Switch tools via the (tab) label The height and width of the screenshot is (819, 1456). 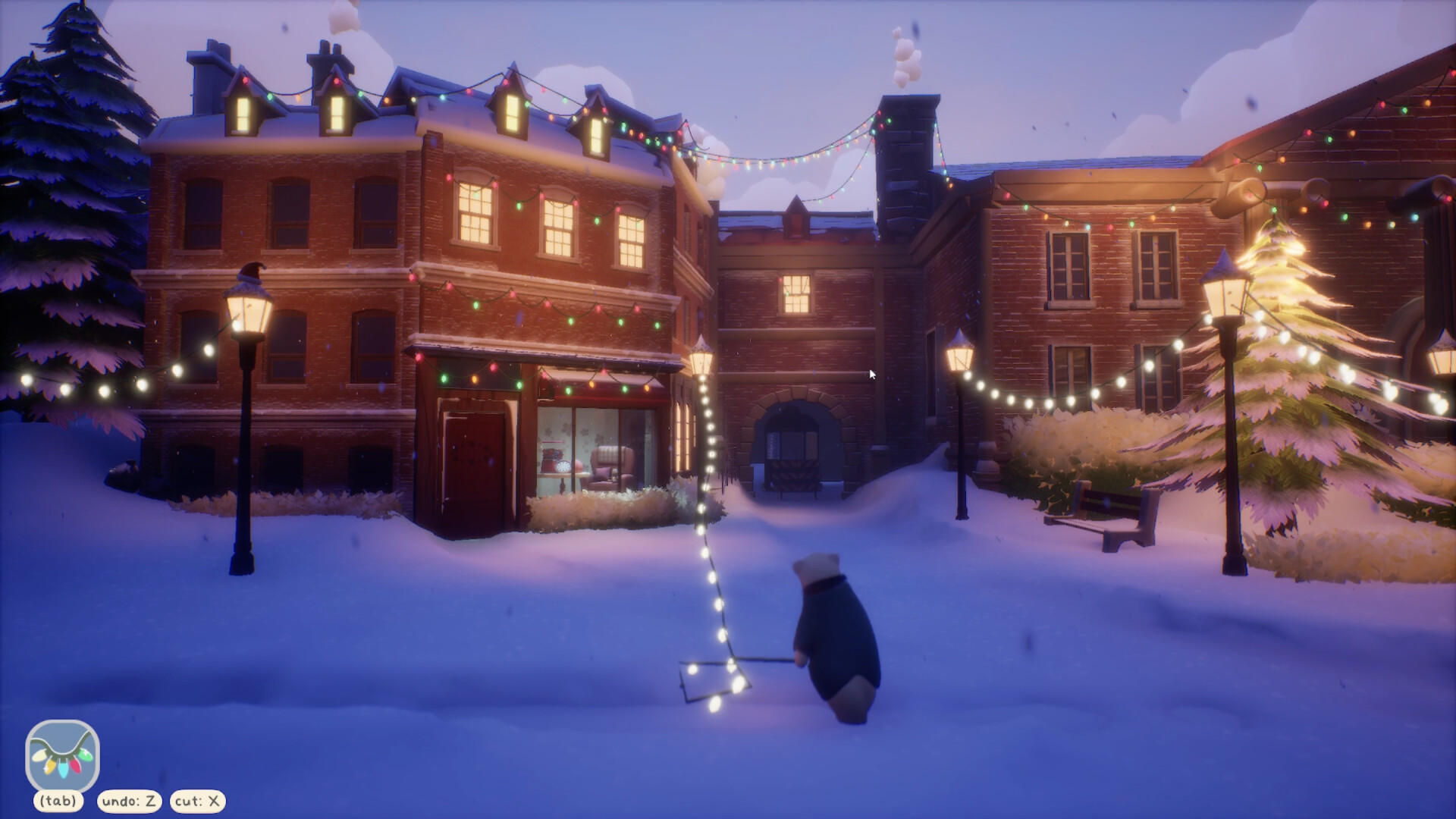[57, 799]
